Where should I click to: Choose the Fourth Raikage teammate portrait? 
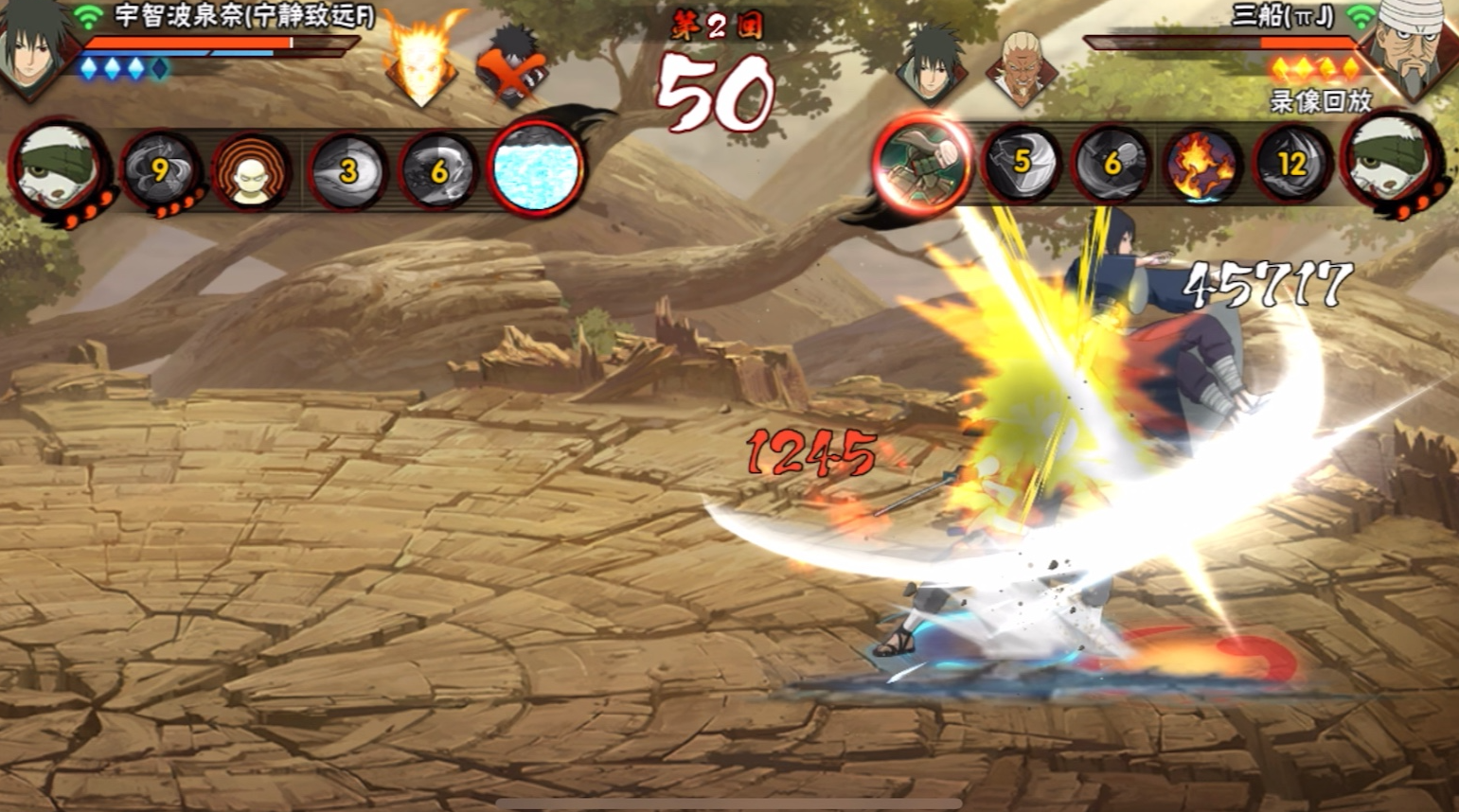click(x=1021, y=66)
